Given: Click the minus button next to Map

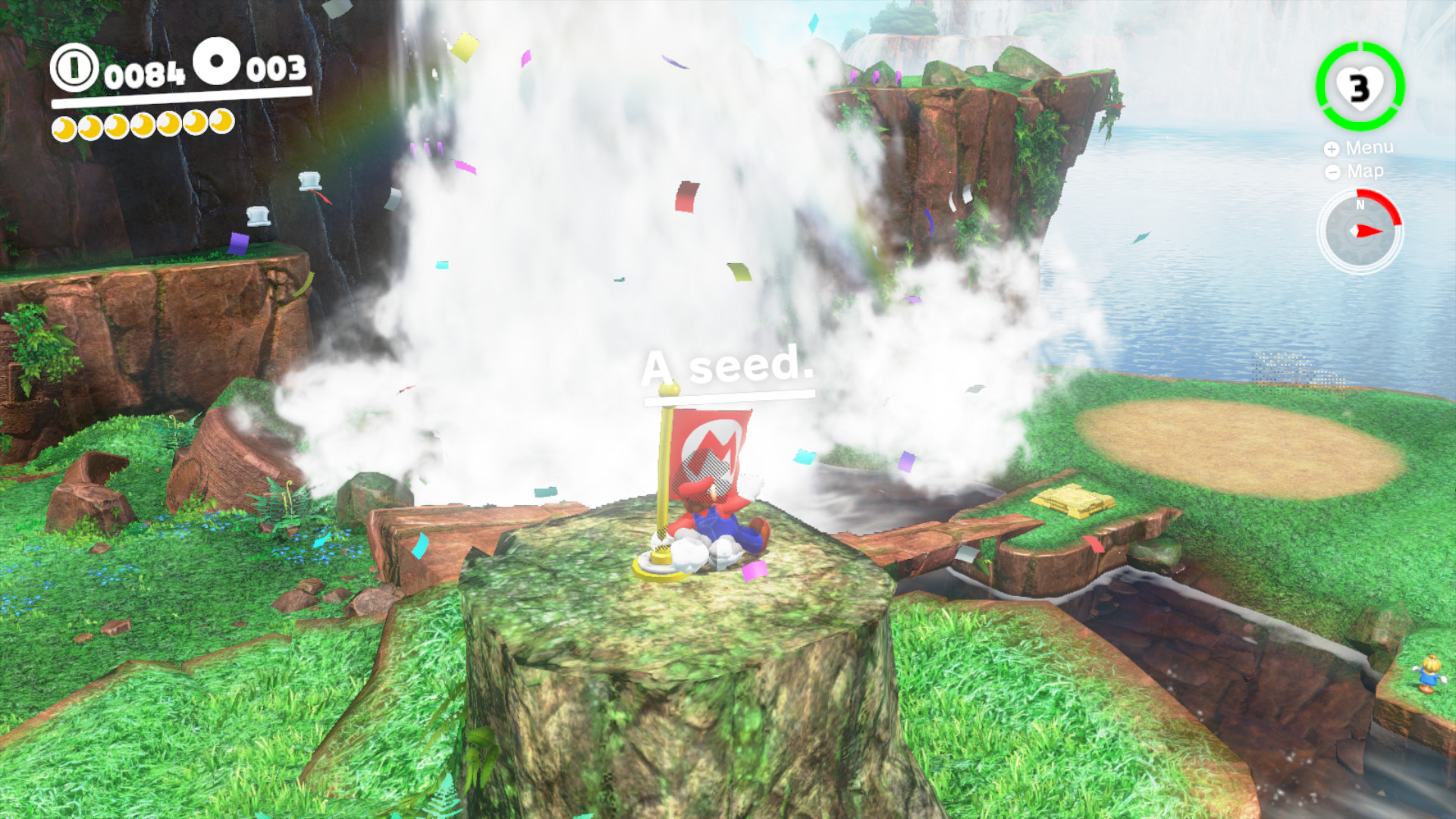Looking at the screenshot, I should coord(1332,171).
